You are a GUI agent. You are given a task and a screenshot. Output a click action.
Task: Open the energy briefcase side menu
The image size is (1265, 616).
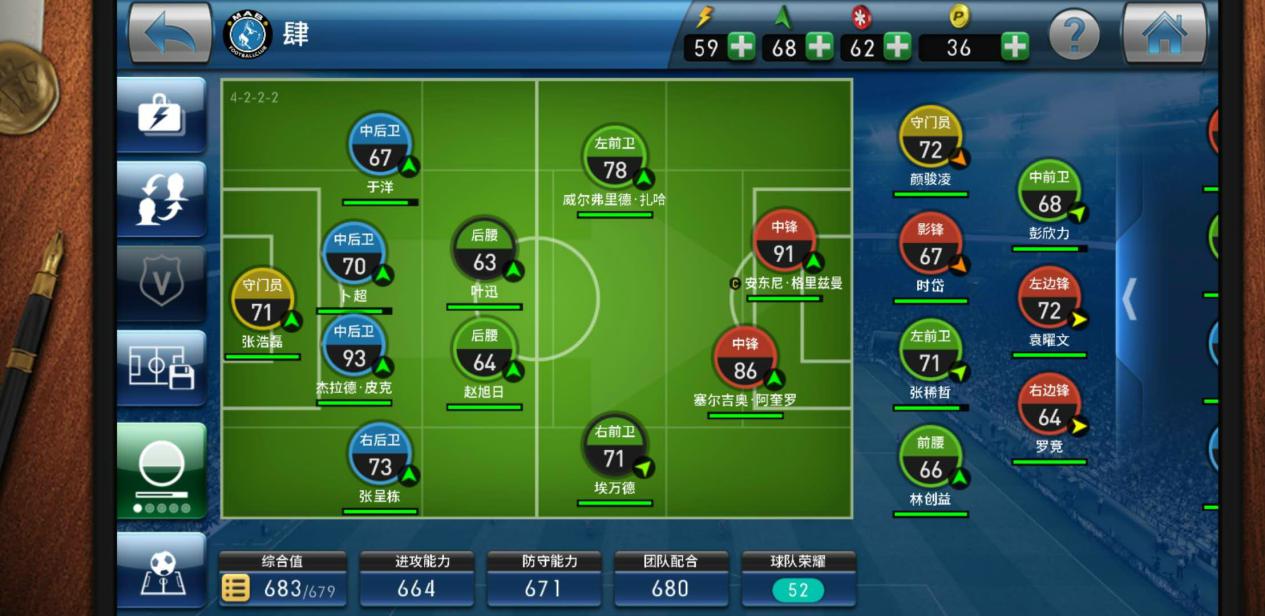click(161, 115)
